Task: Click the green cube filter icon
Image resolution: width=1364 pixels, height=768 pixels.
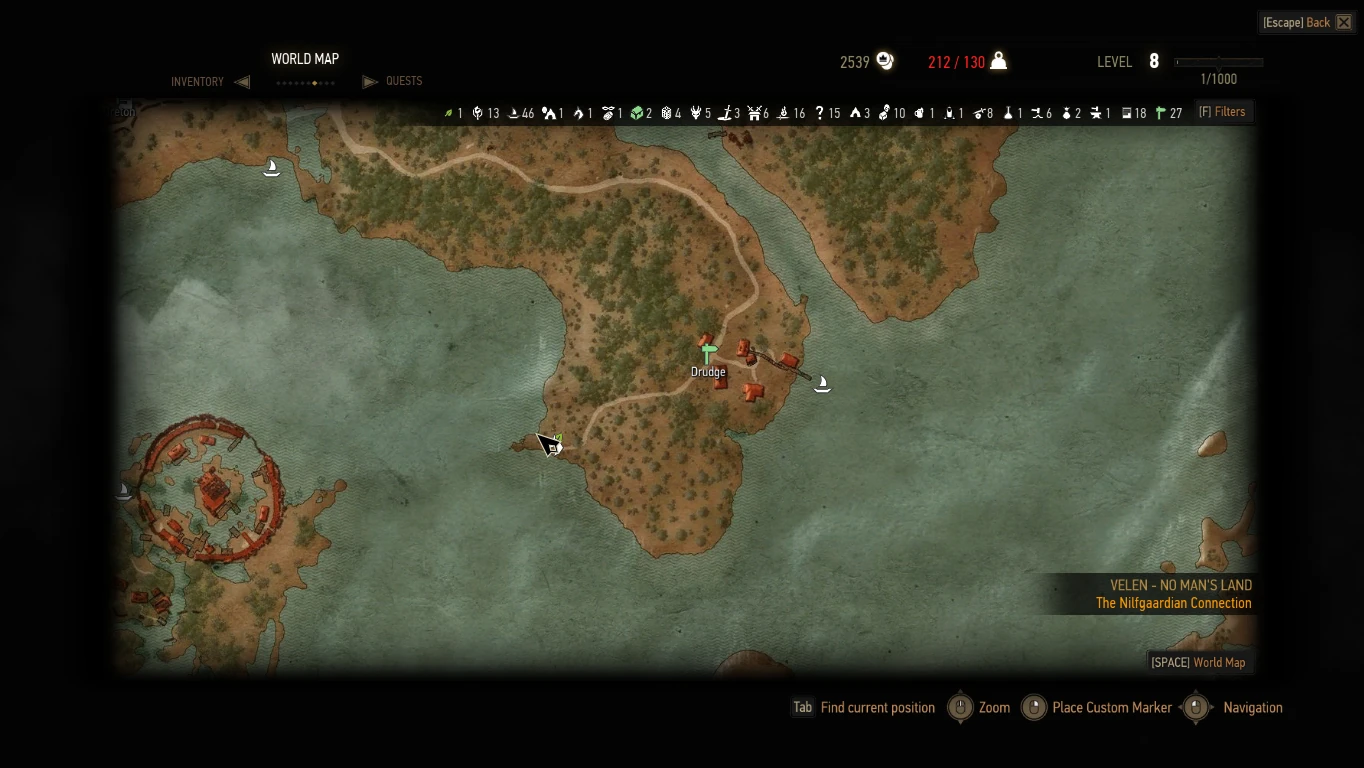Action: pos(635,113)
